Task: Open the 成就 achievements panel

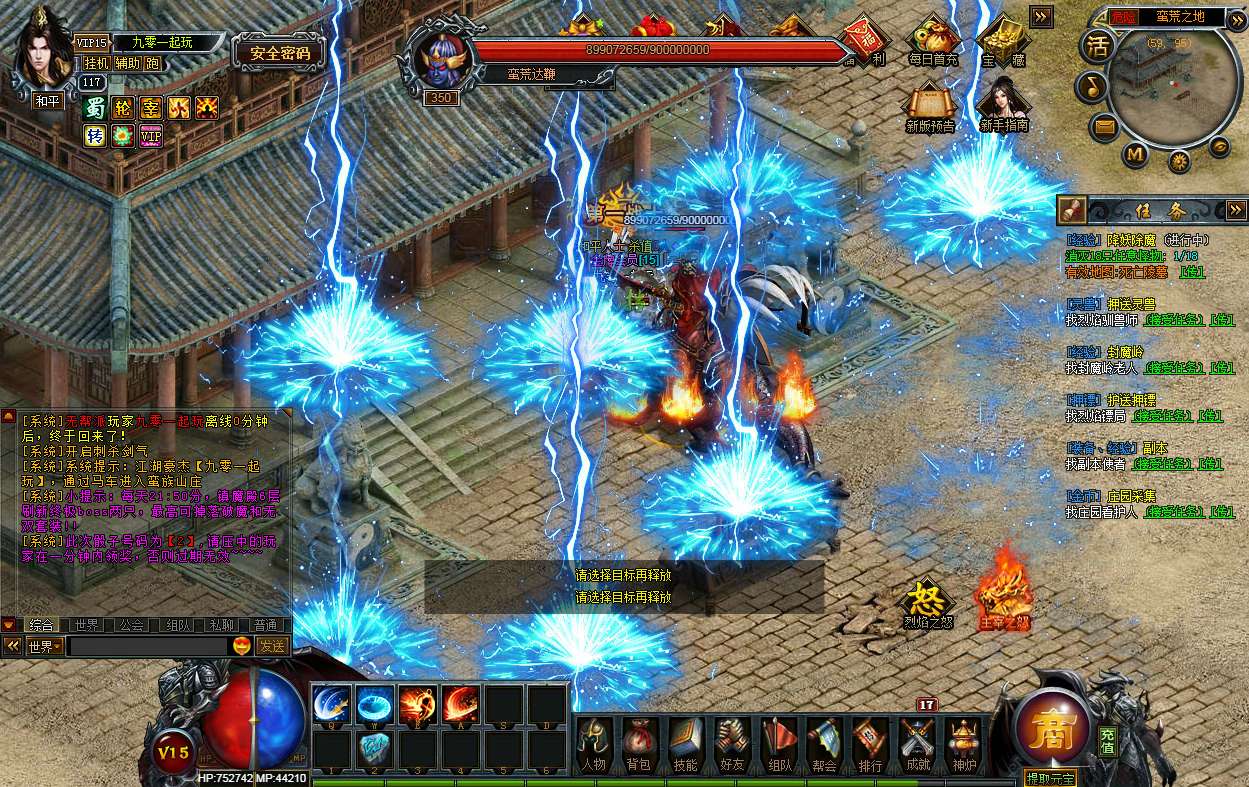Action: click(917, 745)
